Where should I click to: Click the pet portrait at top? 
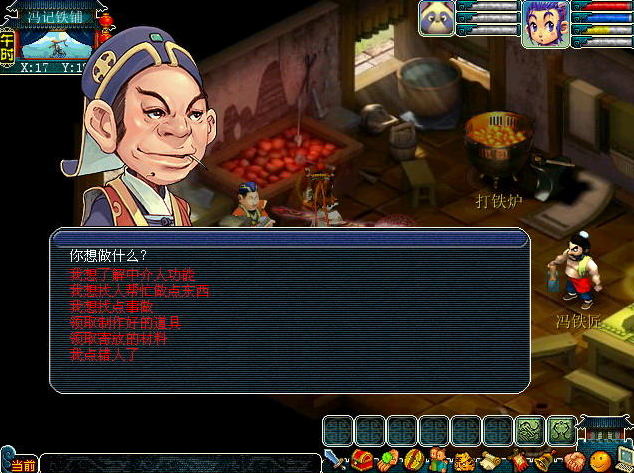pyautogui.click(x=436, y=17)
